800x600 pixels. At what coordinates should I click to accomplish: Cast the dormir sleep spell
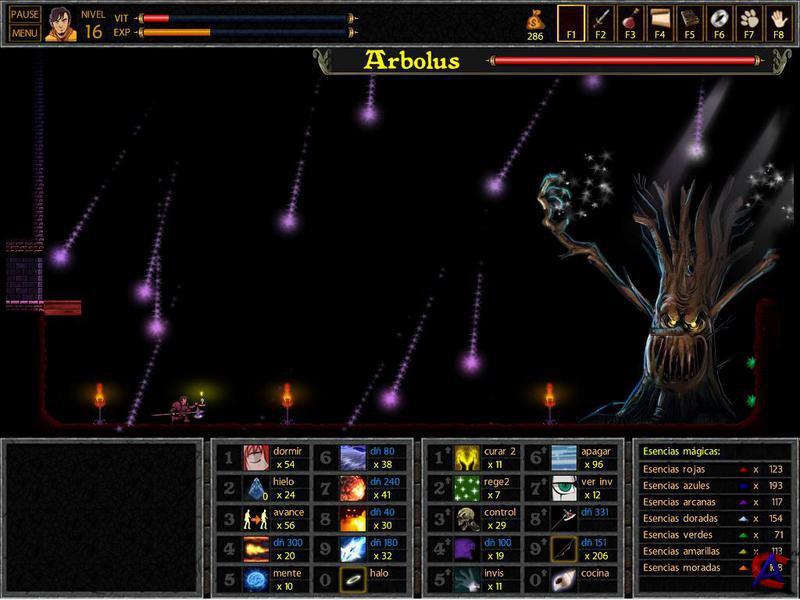coord(257,458)
